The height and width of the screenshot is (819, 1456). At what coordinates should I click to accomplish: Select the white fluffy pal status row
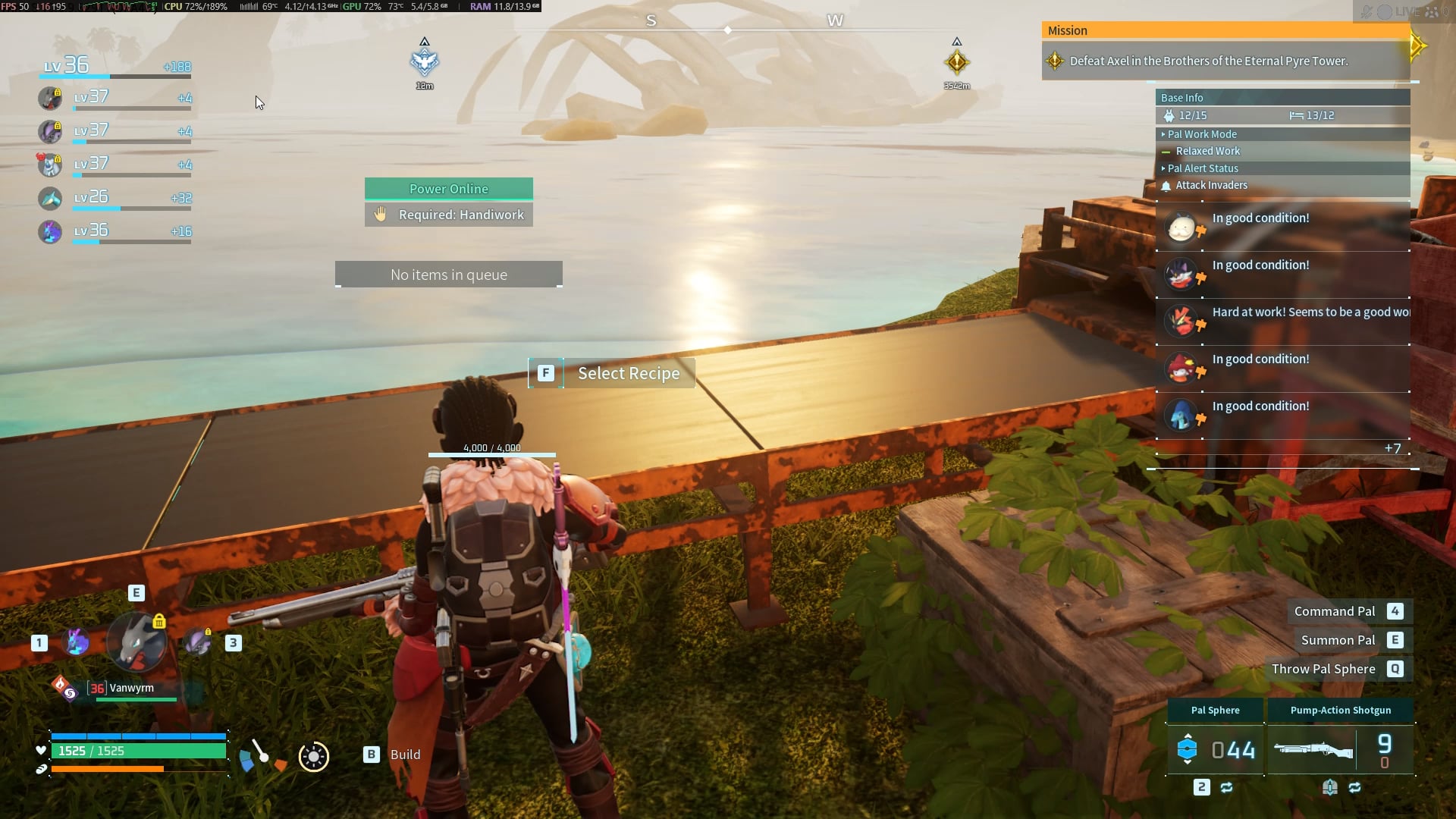(1282, 227)
